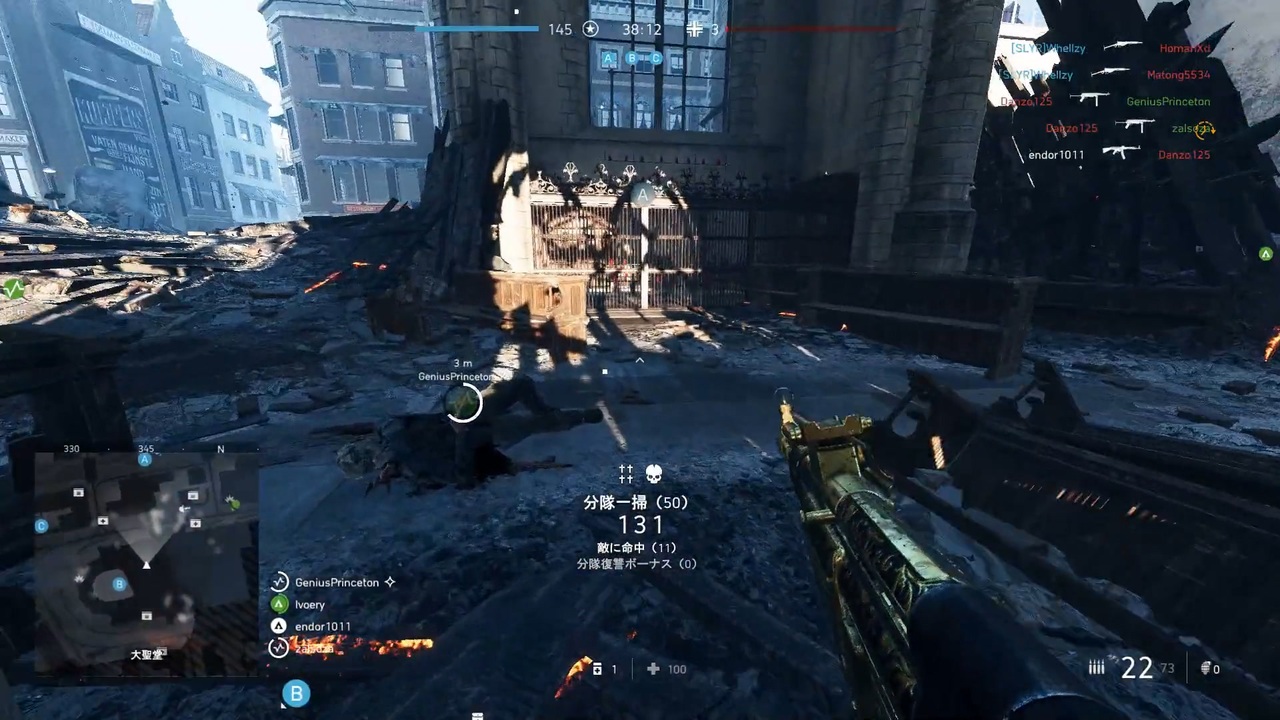This screenshot has height=720, width=1280.
Task: Select objective B tab at top of screen
Action: click(632, 59)
